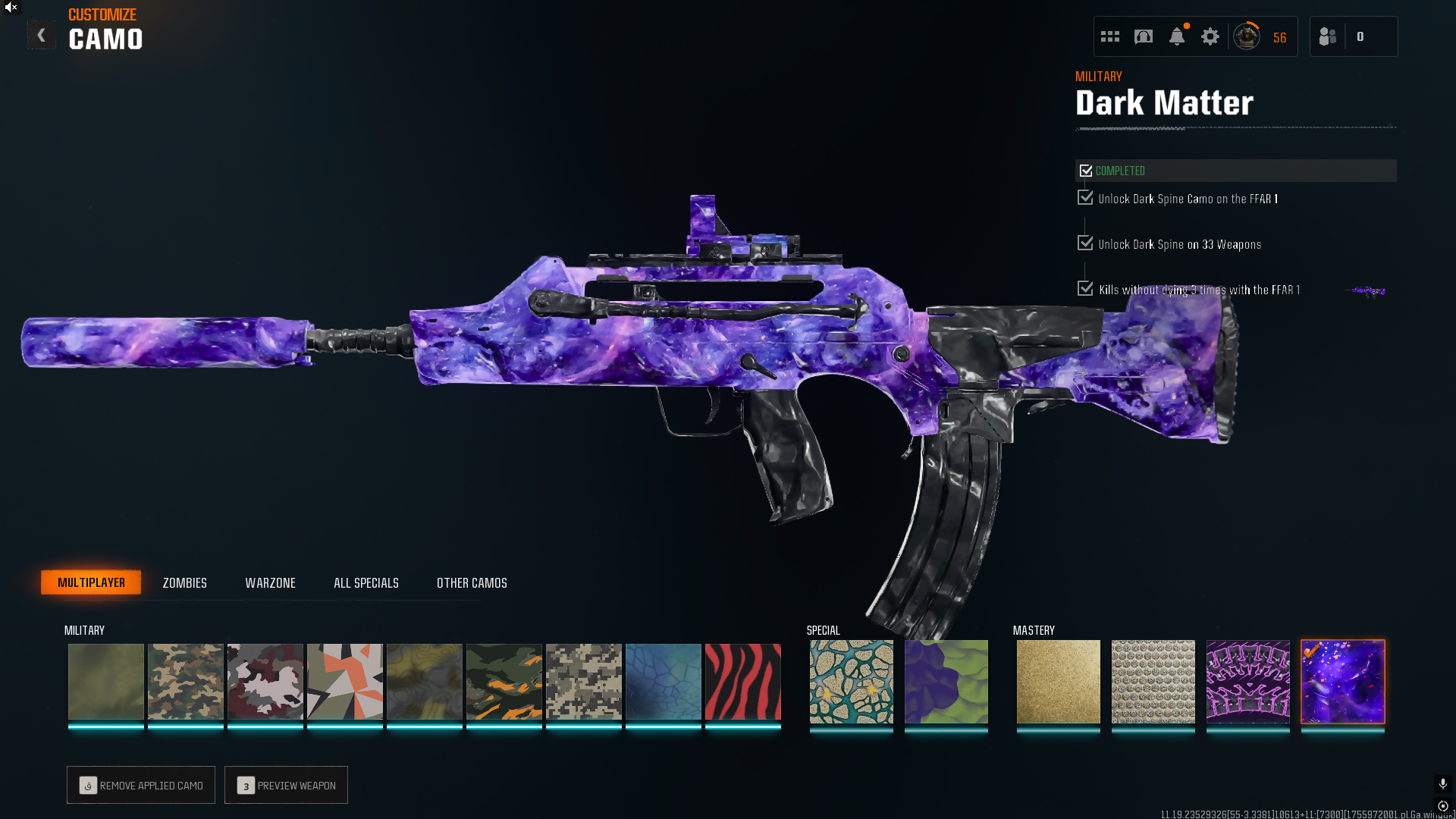Choose the Multiplayer camo tab
This screenshot has width=1456, height=819.
pos(91,582)
